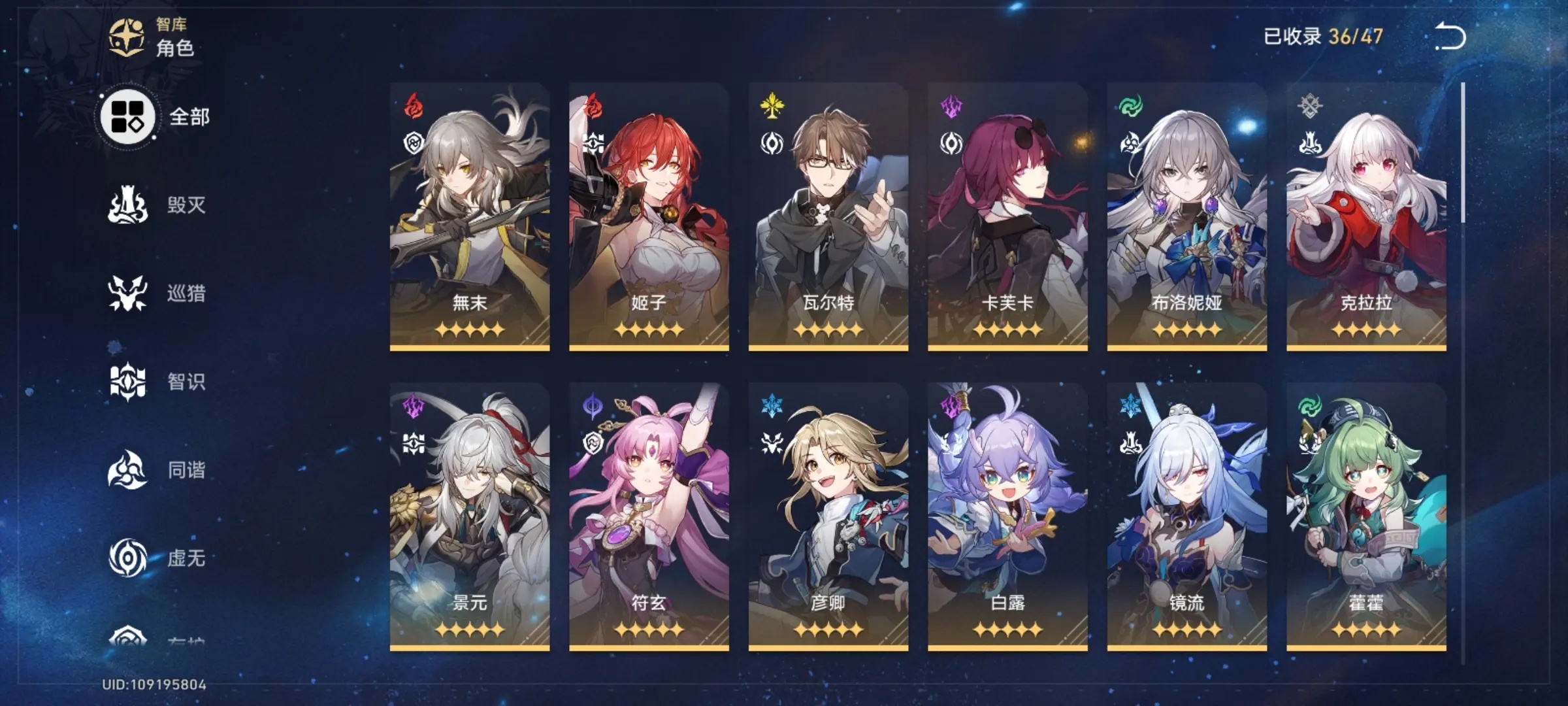The width and height of the screenshot is (1568, 706).
Task: View the 瓦尔特 character entry
Action: click(x=828, y=217)
